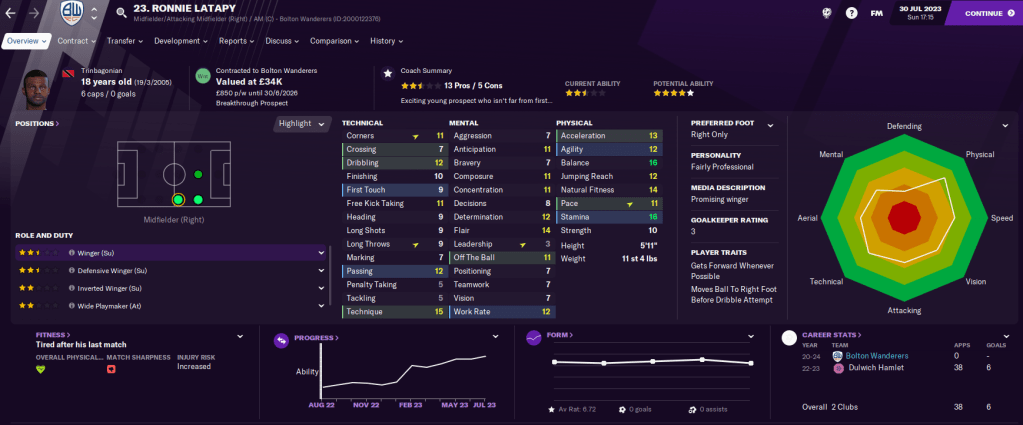Open the Highlight dropdown
The width and height of the screenshot is (1023, 425).
pos(303,124)
